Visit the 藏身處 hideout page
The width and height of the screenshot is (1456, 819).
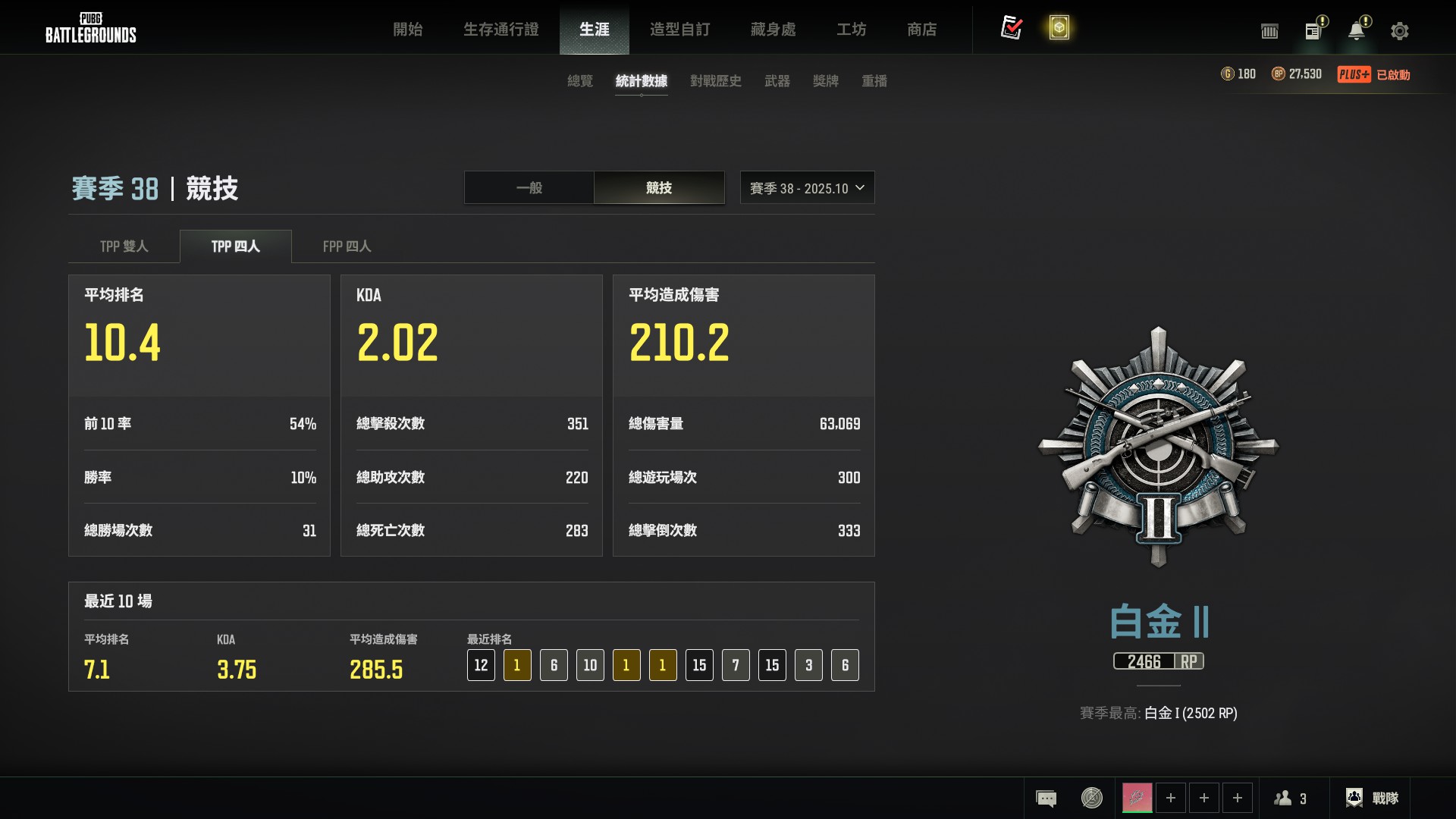[x=773, y=30]
